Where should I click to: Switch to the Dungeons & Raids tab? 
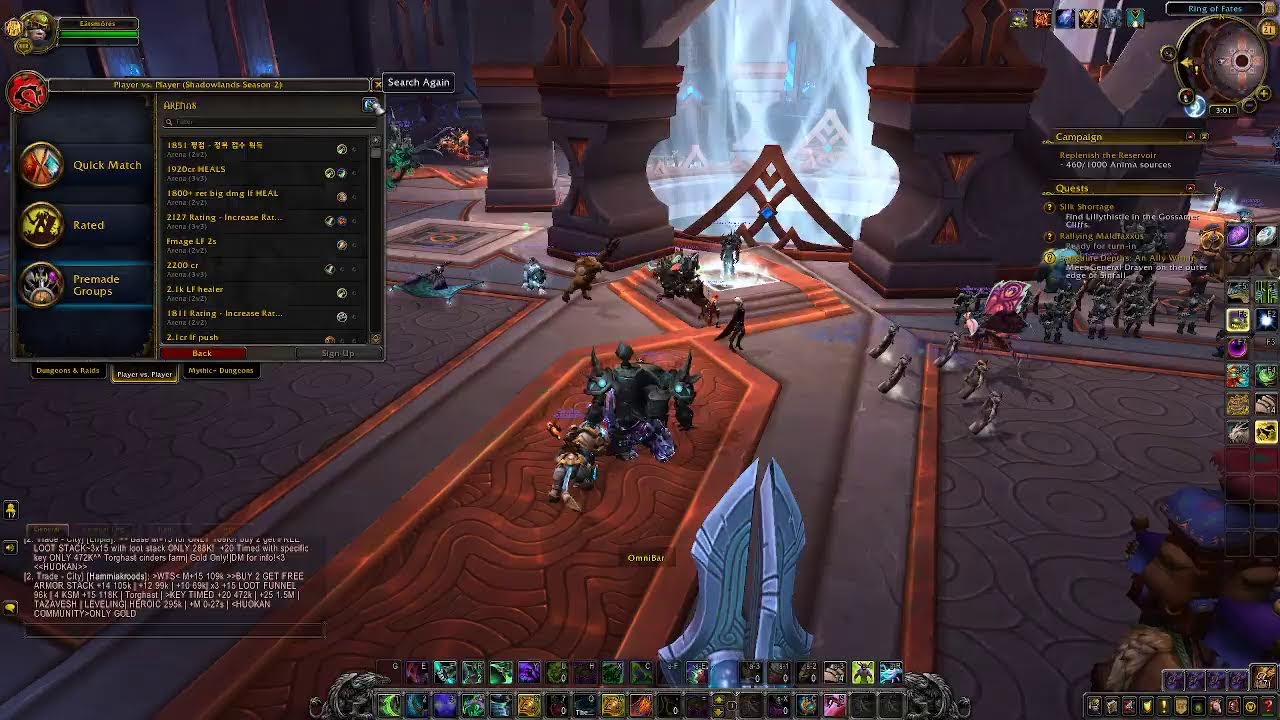coord(66,371)
